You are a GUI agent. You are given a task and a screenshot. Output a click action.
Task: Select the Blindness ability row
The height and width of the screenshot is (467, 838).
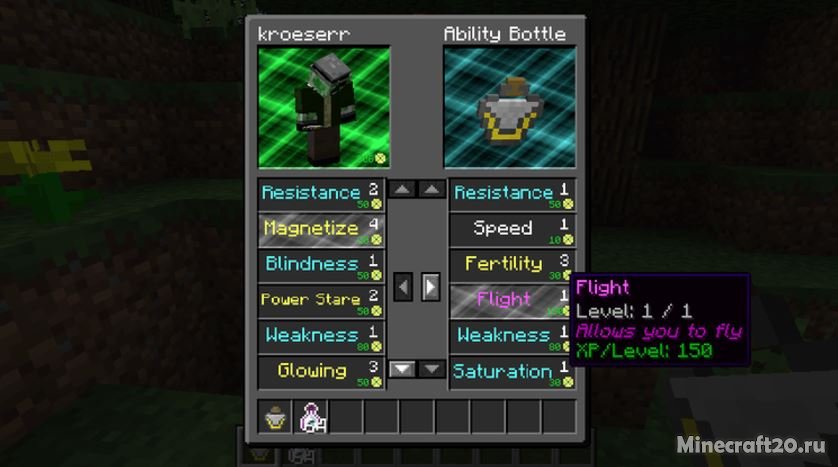point(320,264)
